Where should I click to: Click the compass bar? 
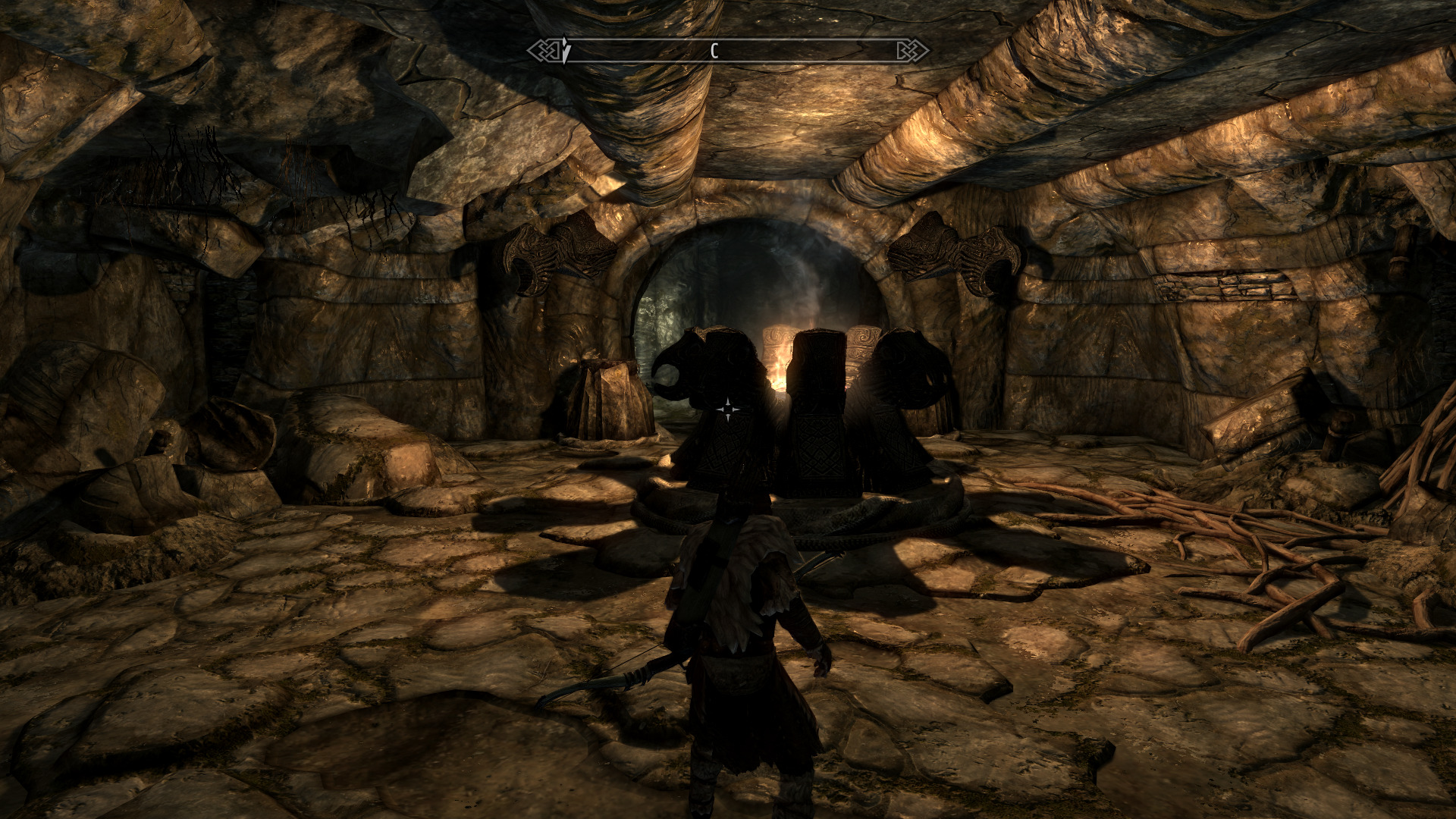tap(728, 51)
